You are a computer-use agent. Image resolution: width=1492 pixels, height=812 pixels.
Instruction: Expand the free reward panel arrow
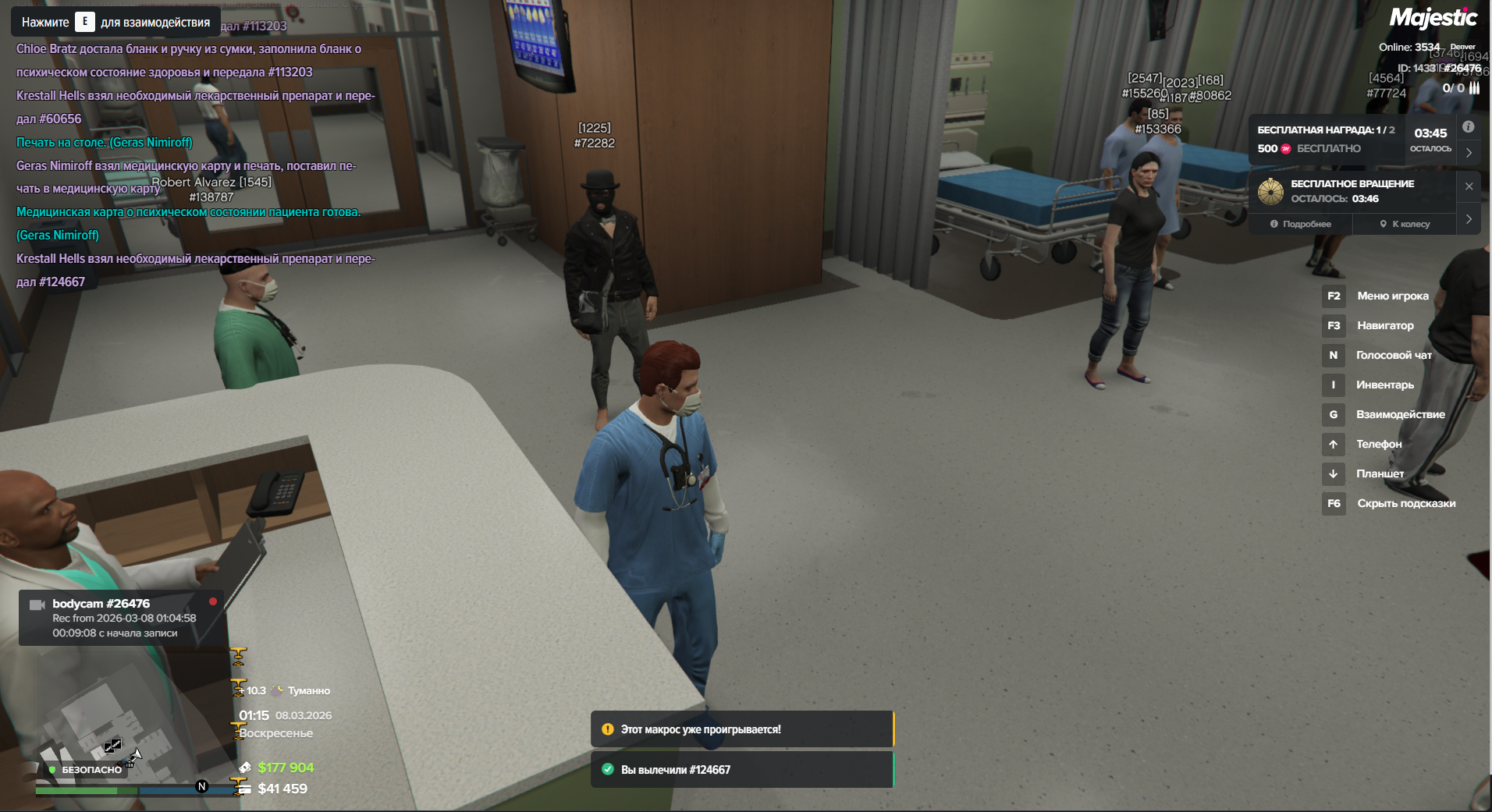tap(1469, 153)
